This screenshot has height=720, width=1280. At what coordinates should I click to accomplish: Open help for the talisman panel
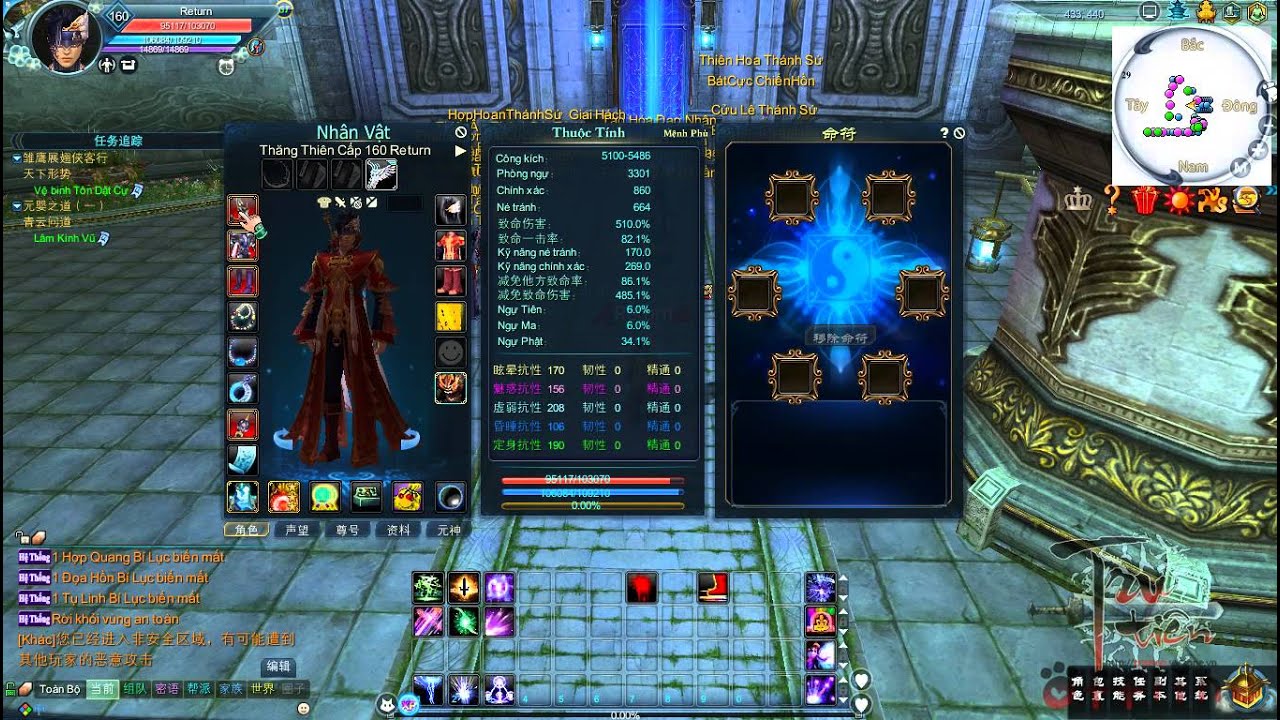(944, 133)
